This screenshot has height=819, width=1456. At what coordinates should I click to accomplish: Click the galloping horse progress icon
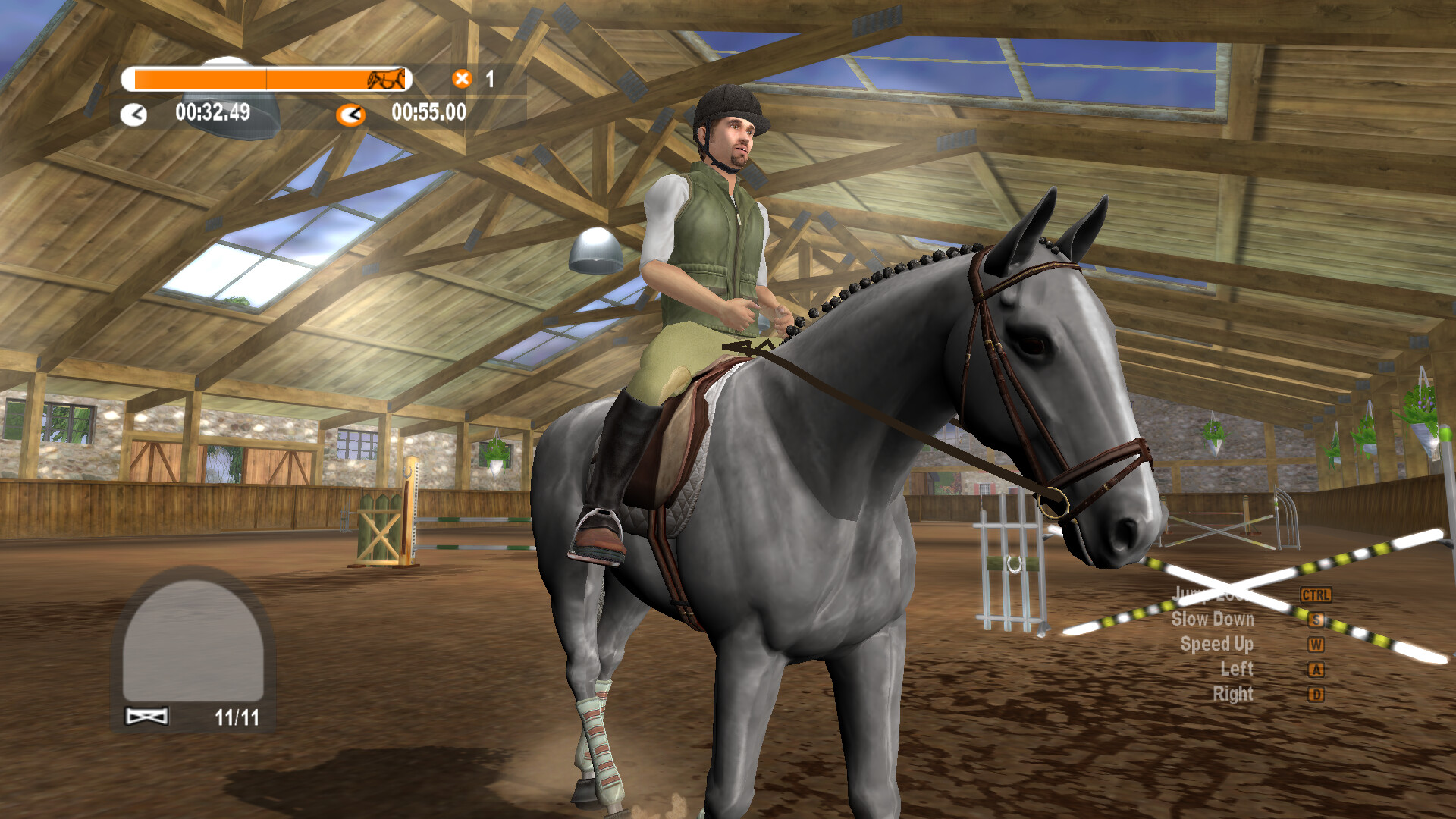(385, 79)
